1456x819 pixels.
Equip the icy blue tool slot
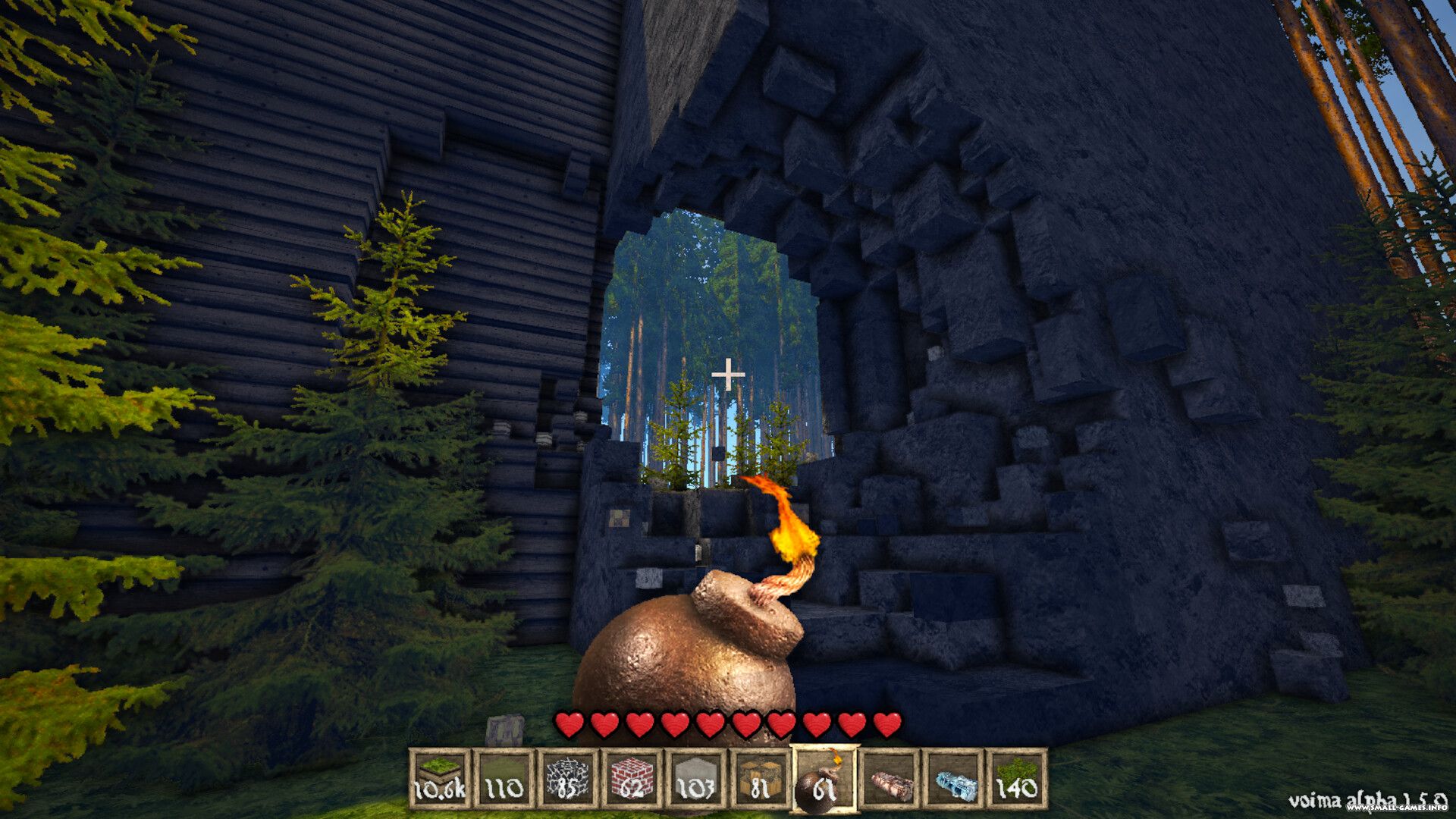[952, 779]
